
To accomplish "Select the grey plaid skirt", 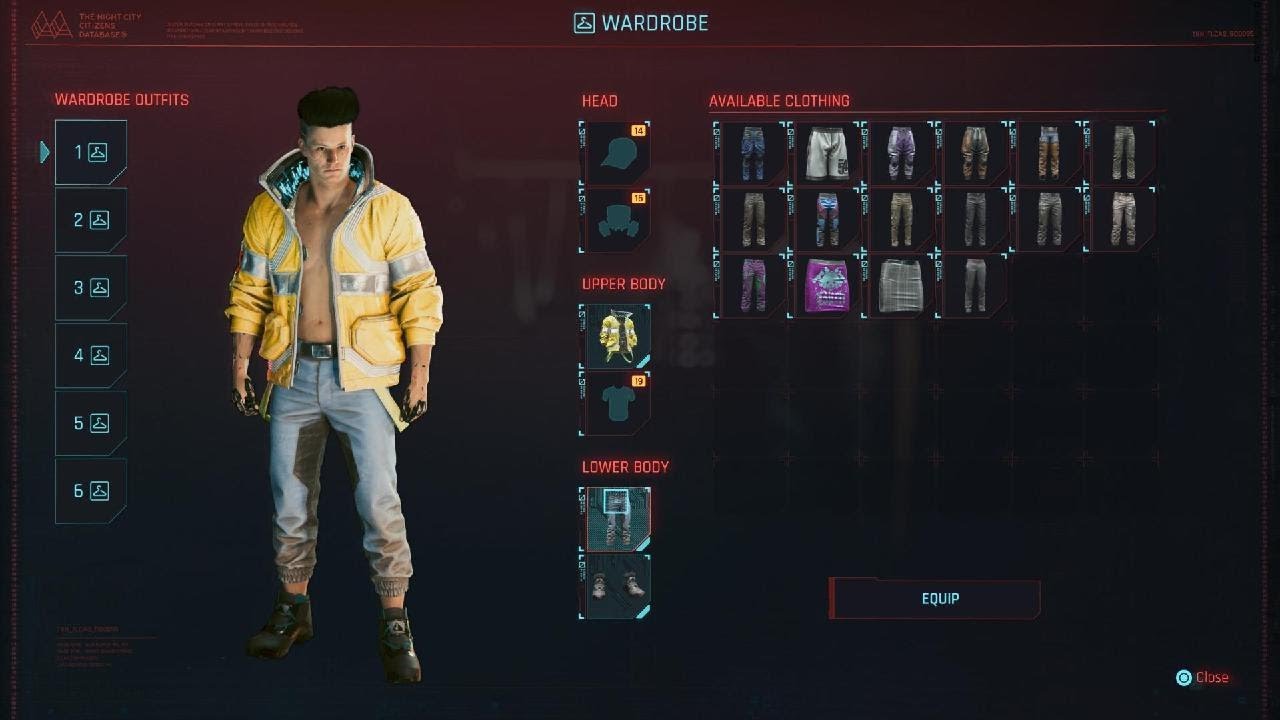I will [x=902, y=286].
